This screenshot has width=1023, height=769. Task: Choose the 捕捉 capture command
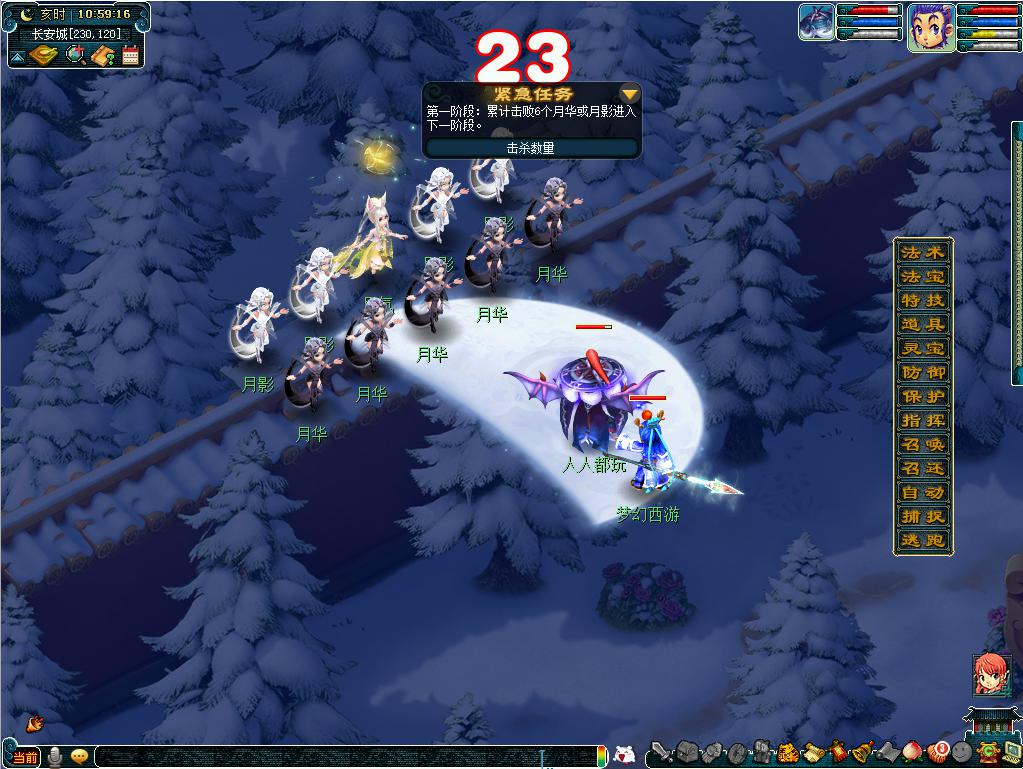(922, 517)
